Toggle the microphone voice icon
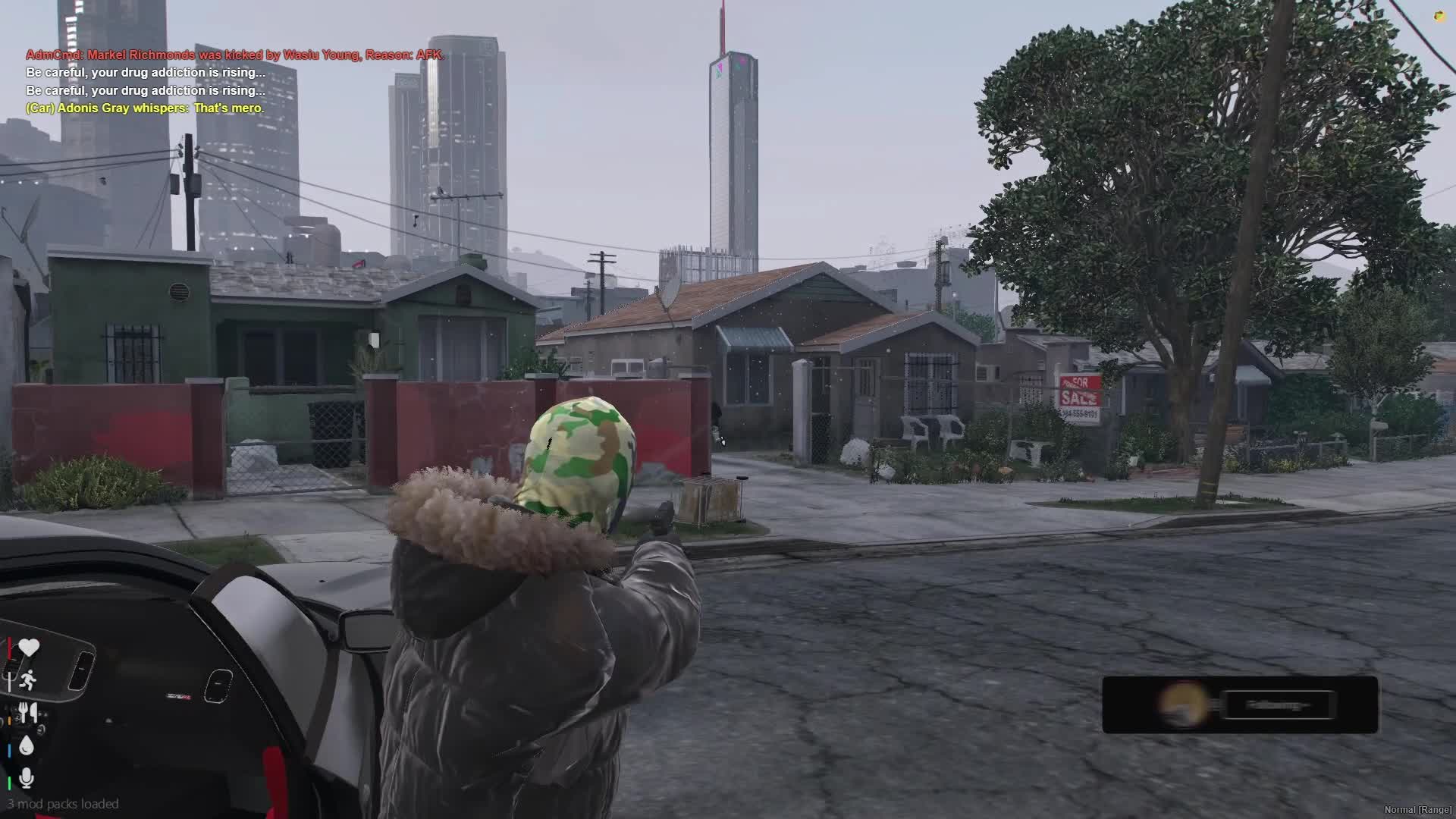Screen dimensions: 1456x819 click(27, 778)
